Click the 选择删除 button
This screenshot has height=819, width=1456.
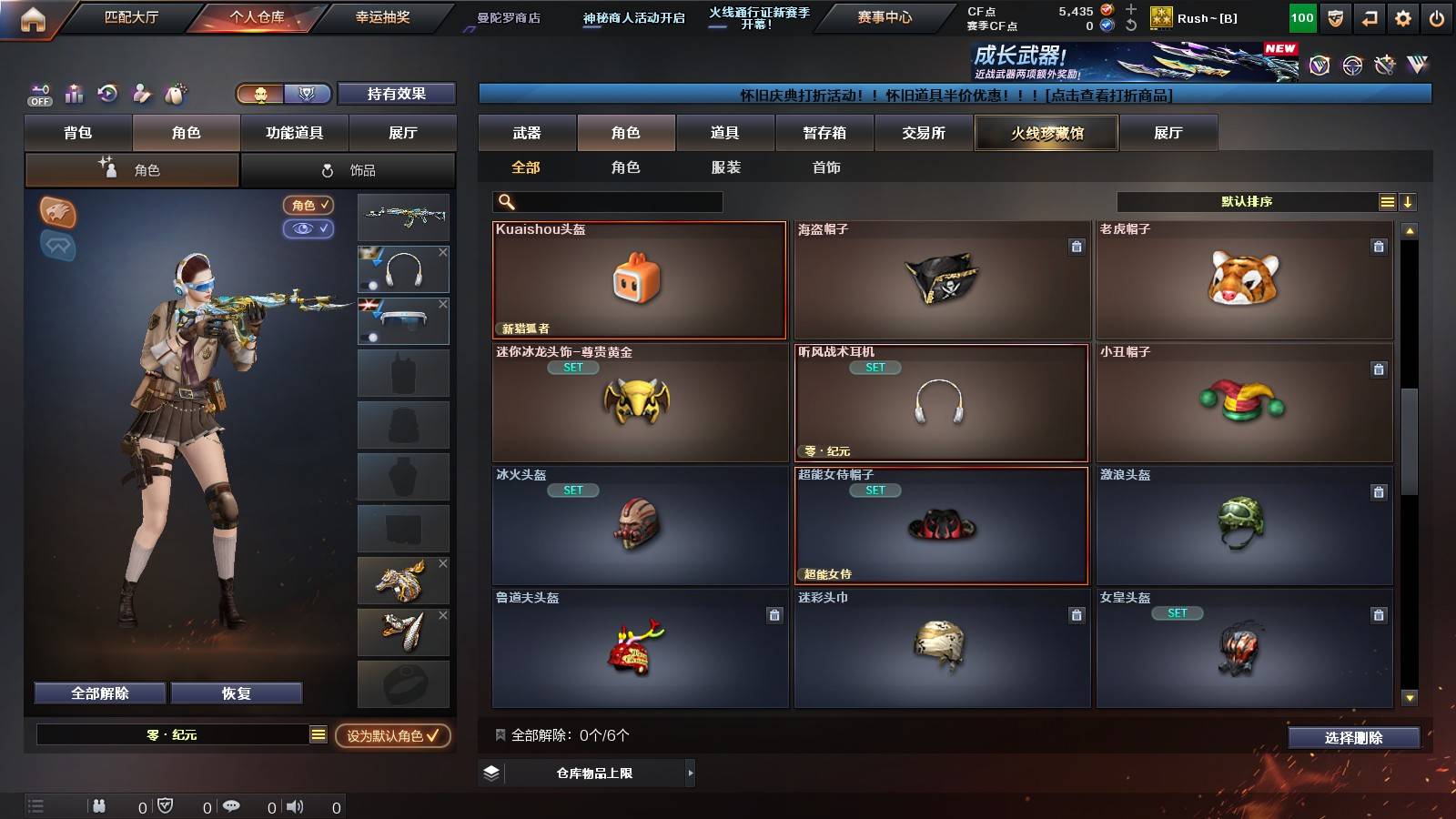pyautogui.click(x=1354, y=738)
